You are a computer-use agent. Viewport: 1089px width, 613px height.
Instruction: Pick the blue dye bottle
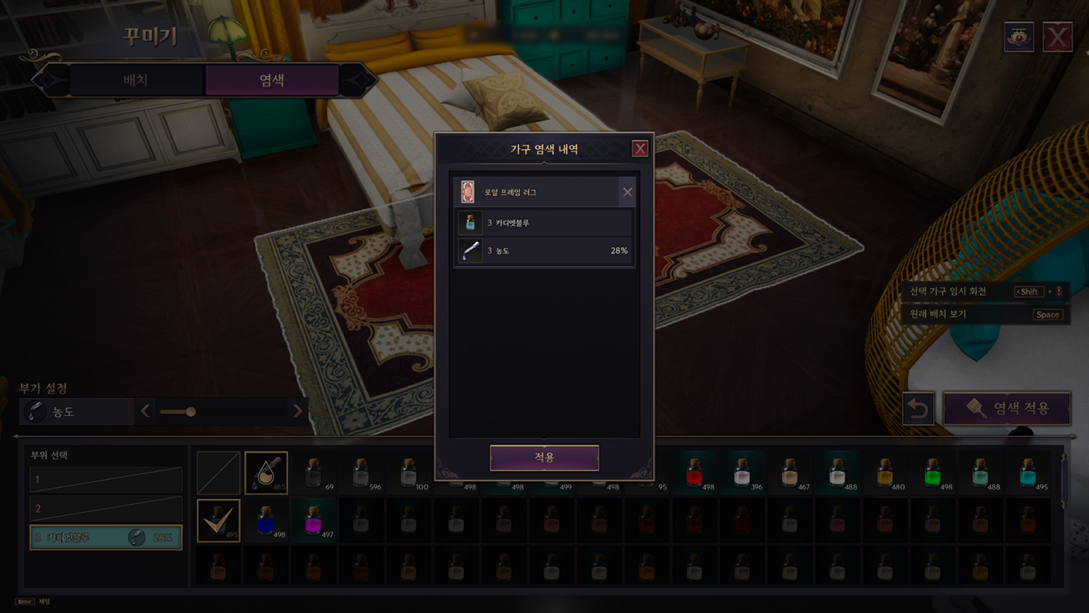pos(266,520)
